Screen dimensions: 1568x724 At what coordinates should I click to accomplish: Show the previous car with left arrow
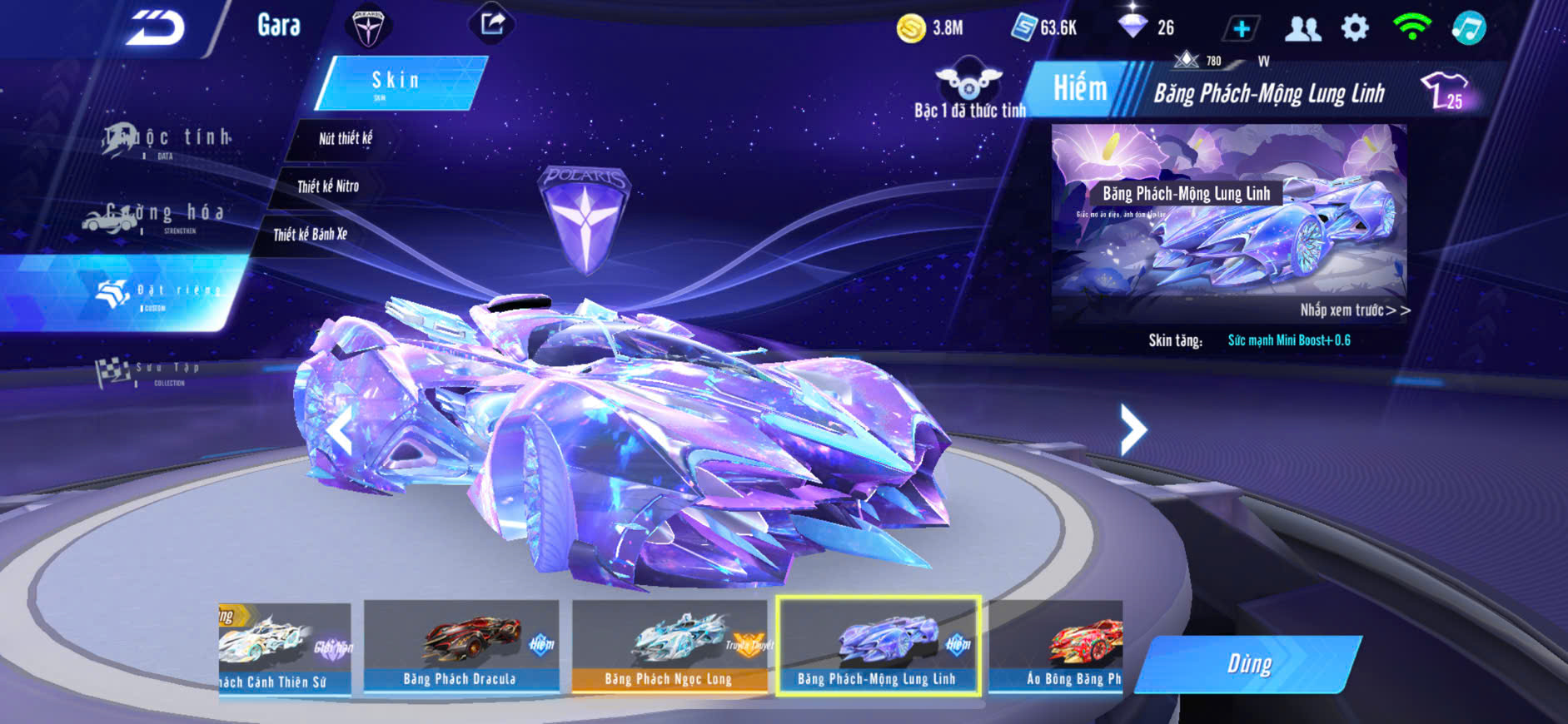coord(340,432)
